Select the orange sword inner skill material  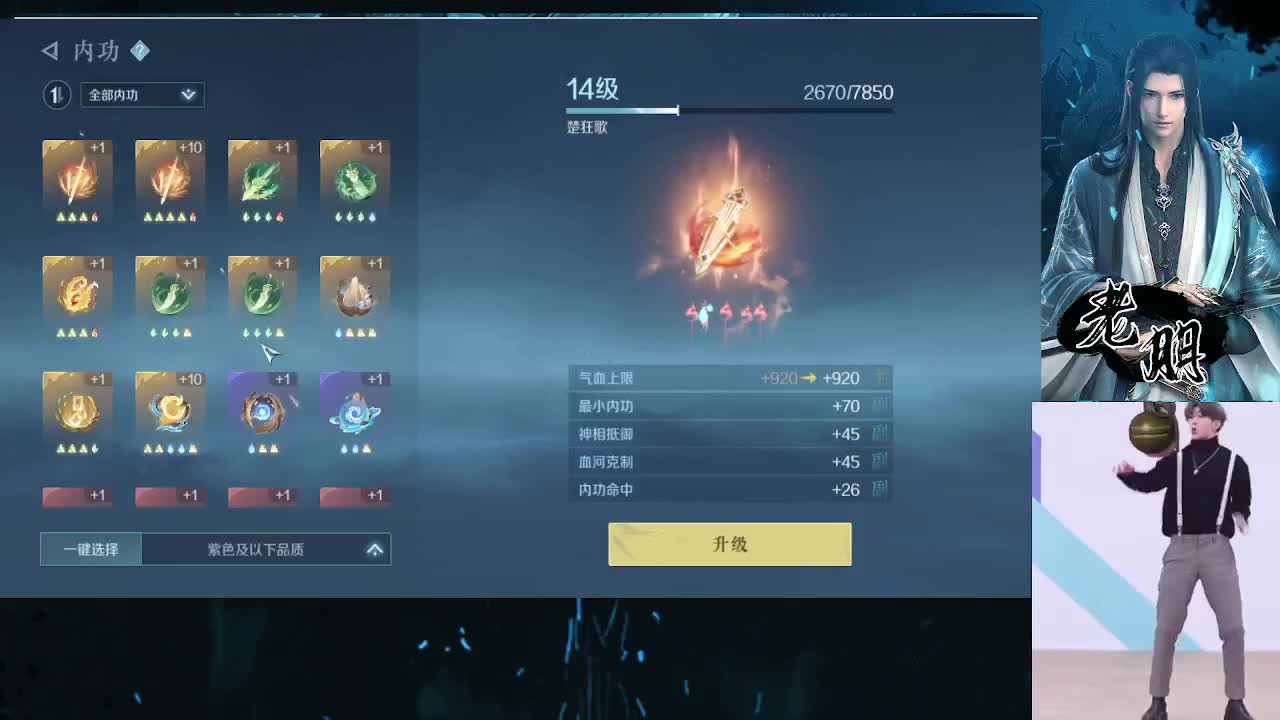77,180
